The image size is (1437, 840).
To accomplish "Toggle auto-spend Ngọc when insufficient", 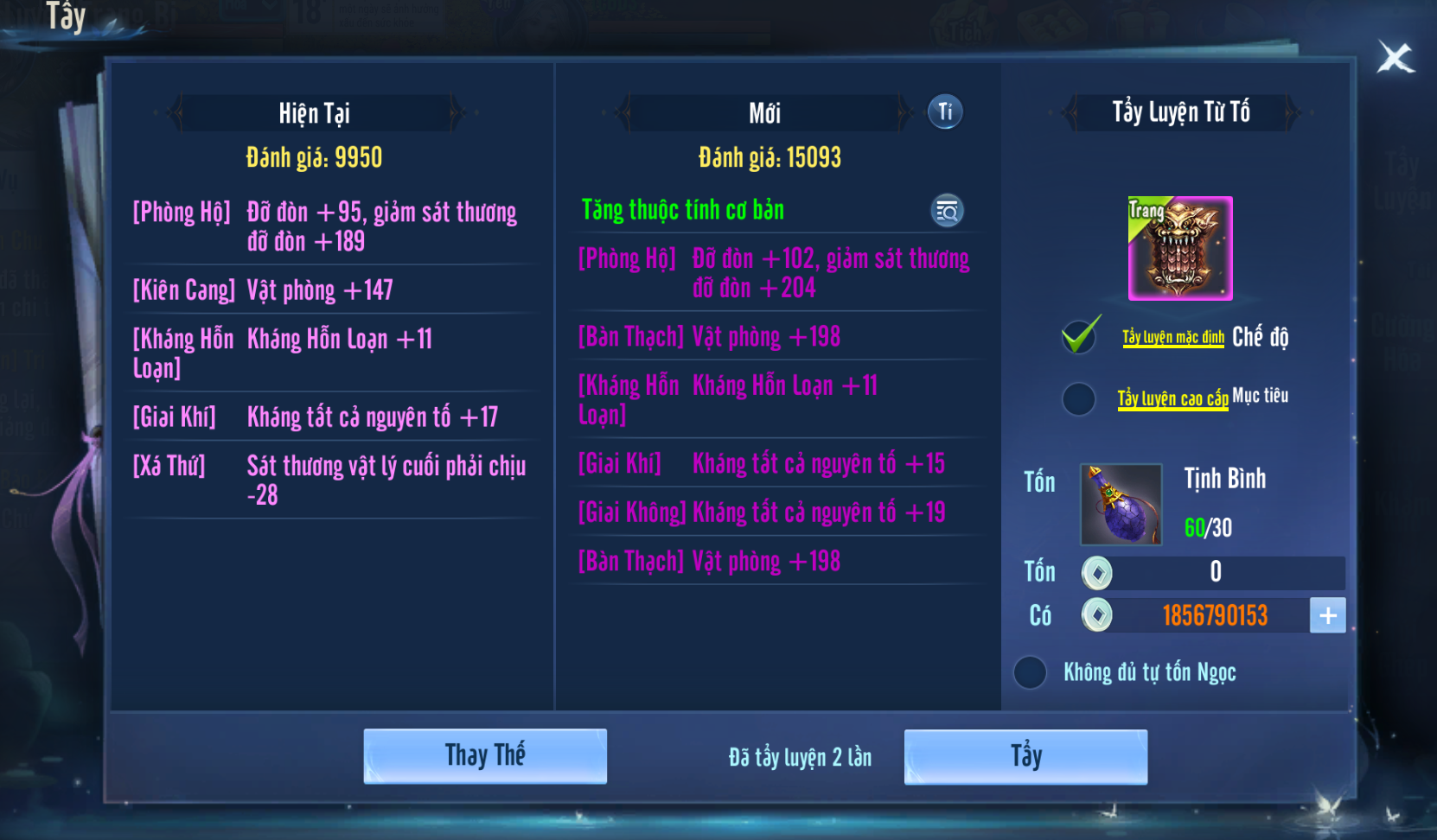I will coord(1030,672).
